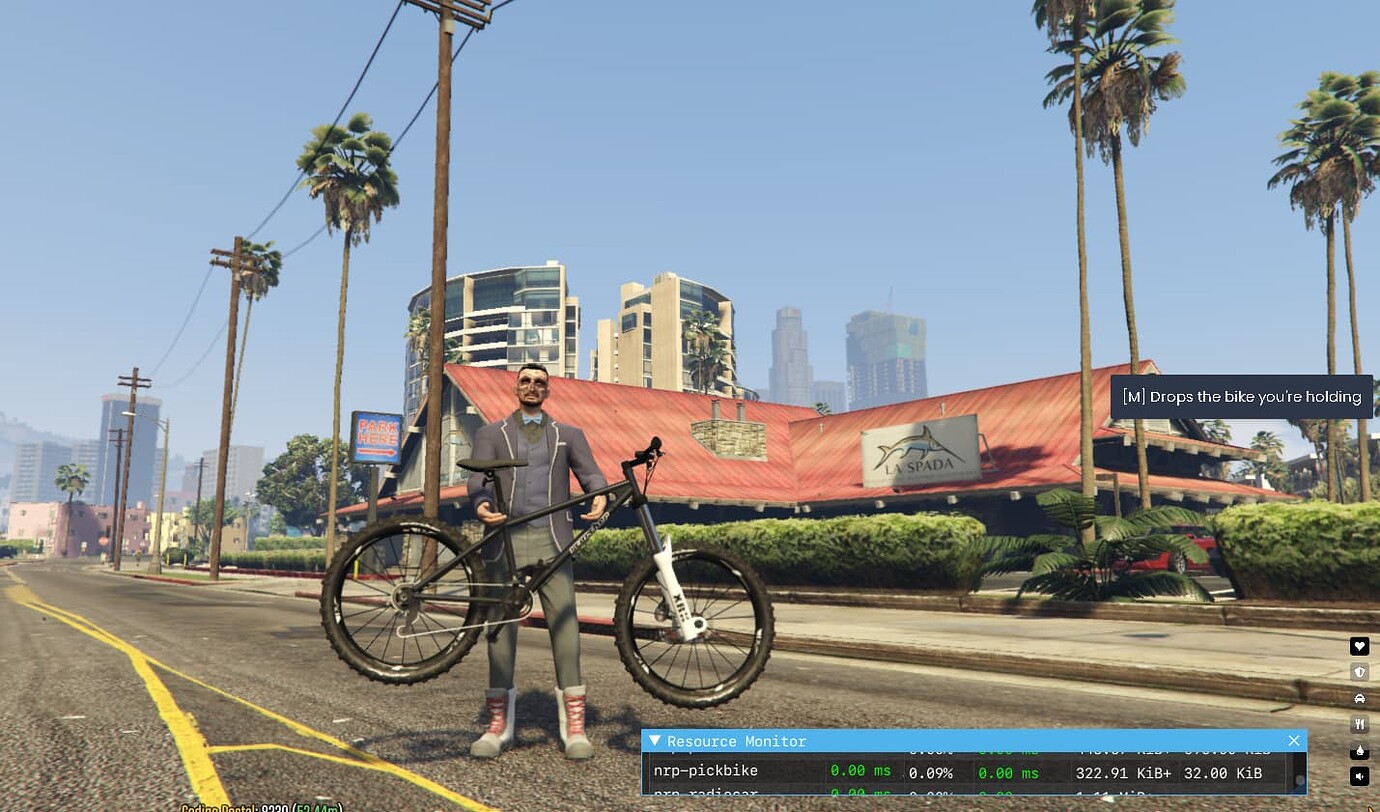The image size is (1380, 812).
Task: Close the Resource Monitor window
Action: click(1294, 741)
